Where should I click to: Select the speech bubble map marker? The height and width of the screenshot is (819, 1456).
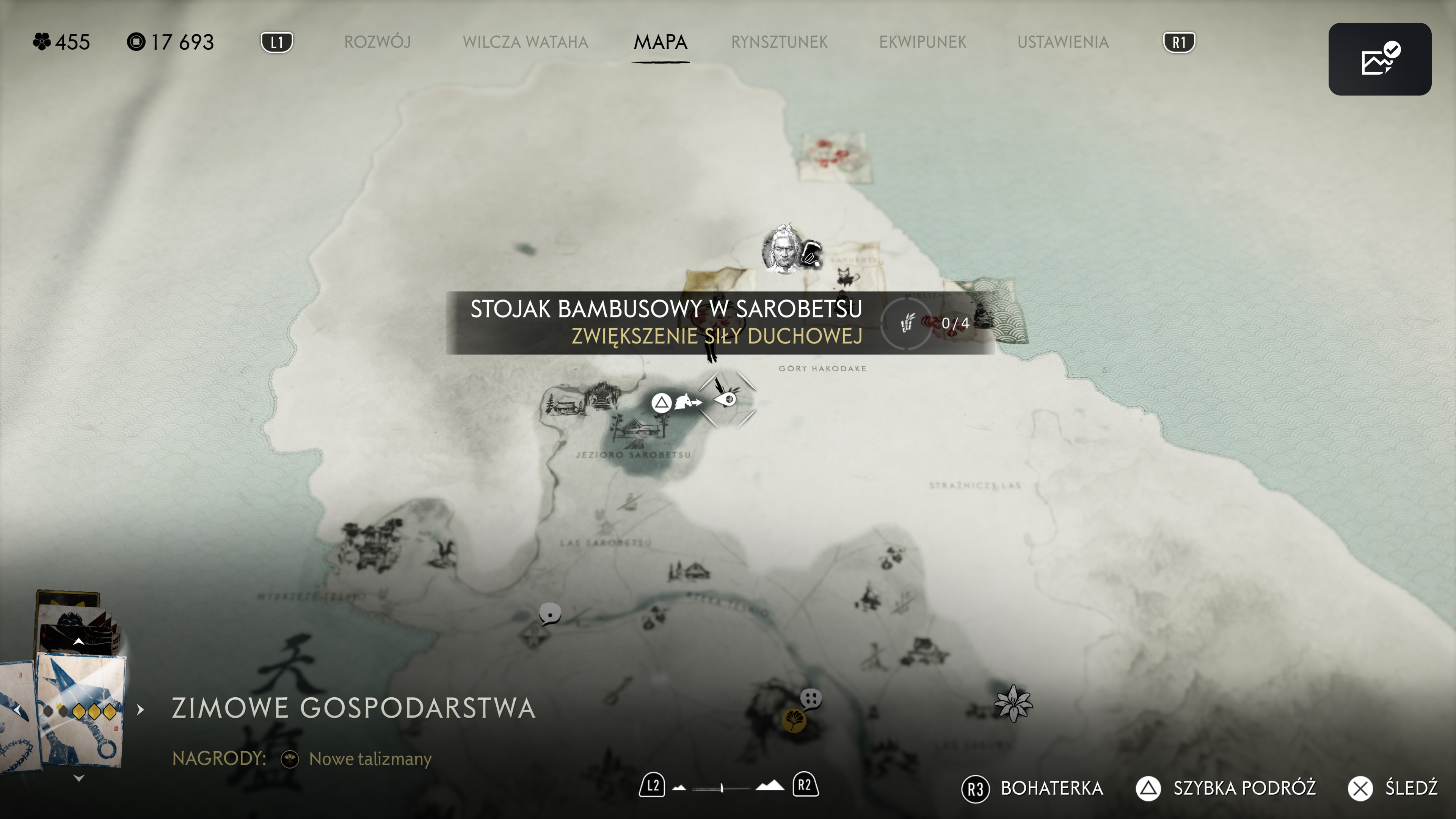pyautogui.click(x=549, y=613)
